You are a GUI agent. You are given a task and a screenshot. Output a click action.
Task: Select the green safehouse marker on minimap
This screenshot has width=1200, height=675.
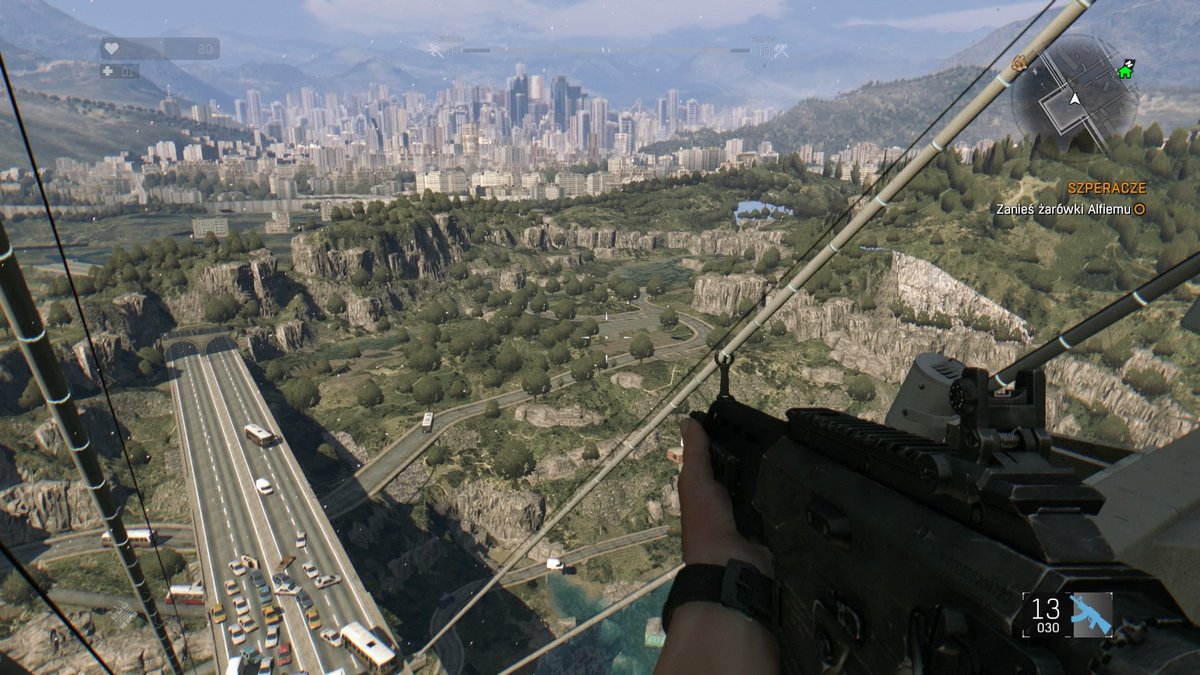tap(1126, 70)
